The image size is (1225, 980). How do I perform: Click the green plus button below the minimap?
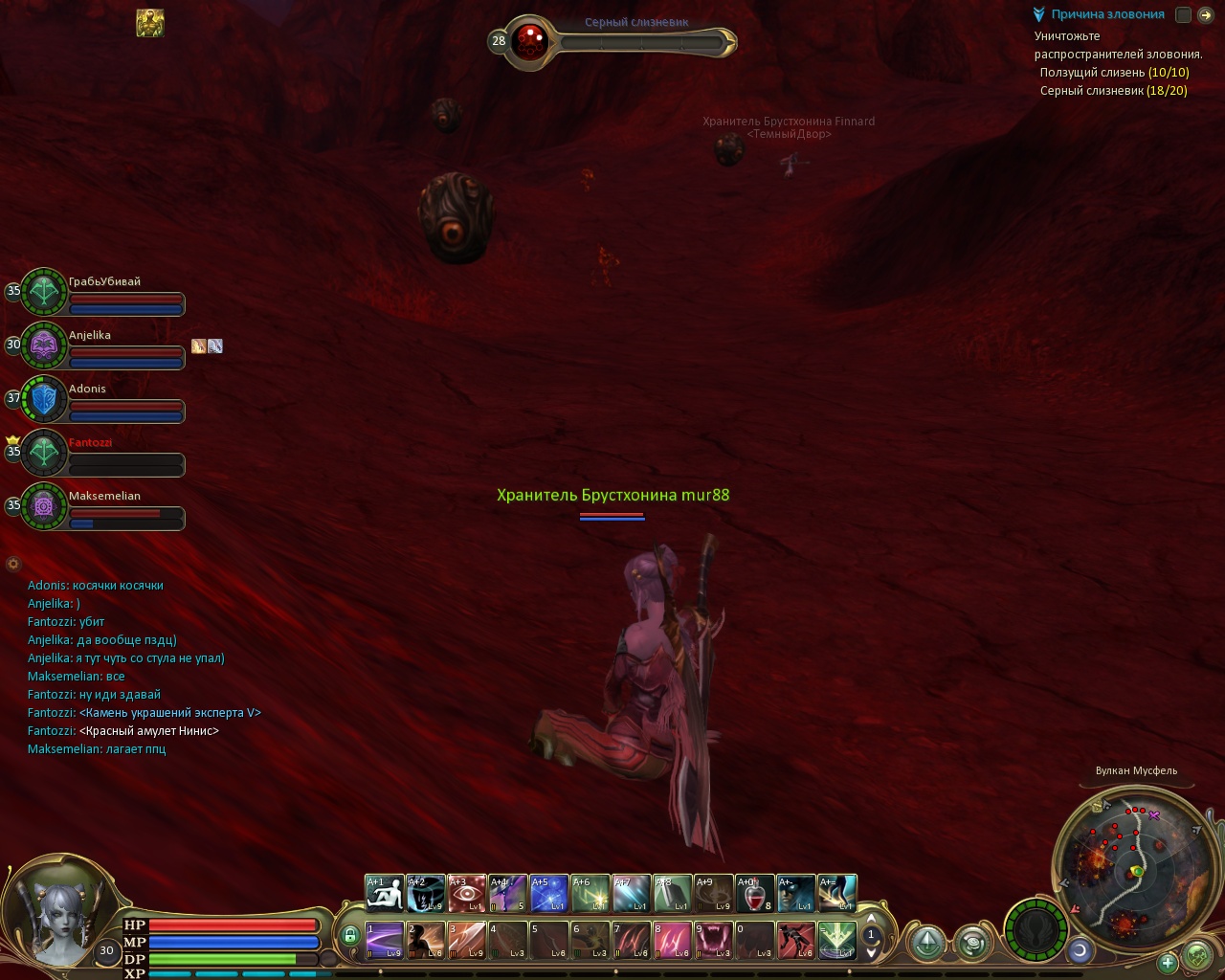click(1168, 962)
